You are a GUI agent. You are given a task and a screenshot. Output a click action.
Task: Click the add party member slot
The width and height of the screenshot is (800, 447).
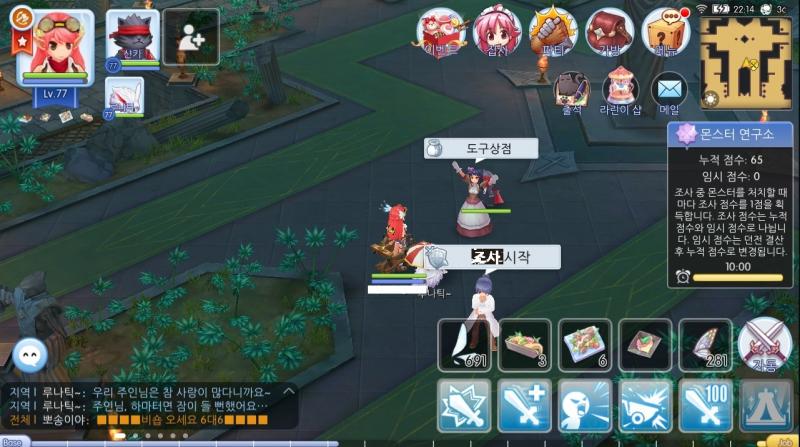click(191, 36)
